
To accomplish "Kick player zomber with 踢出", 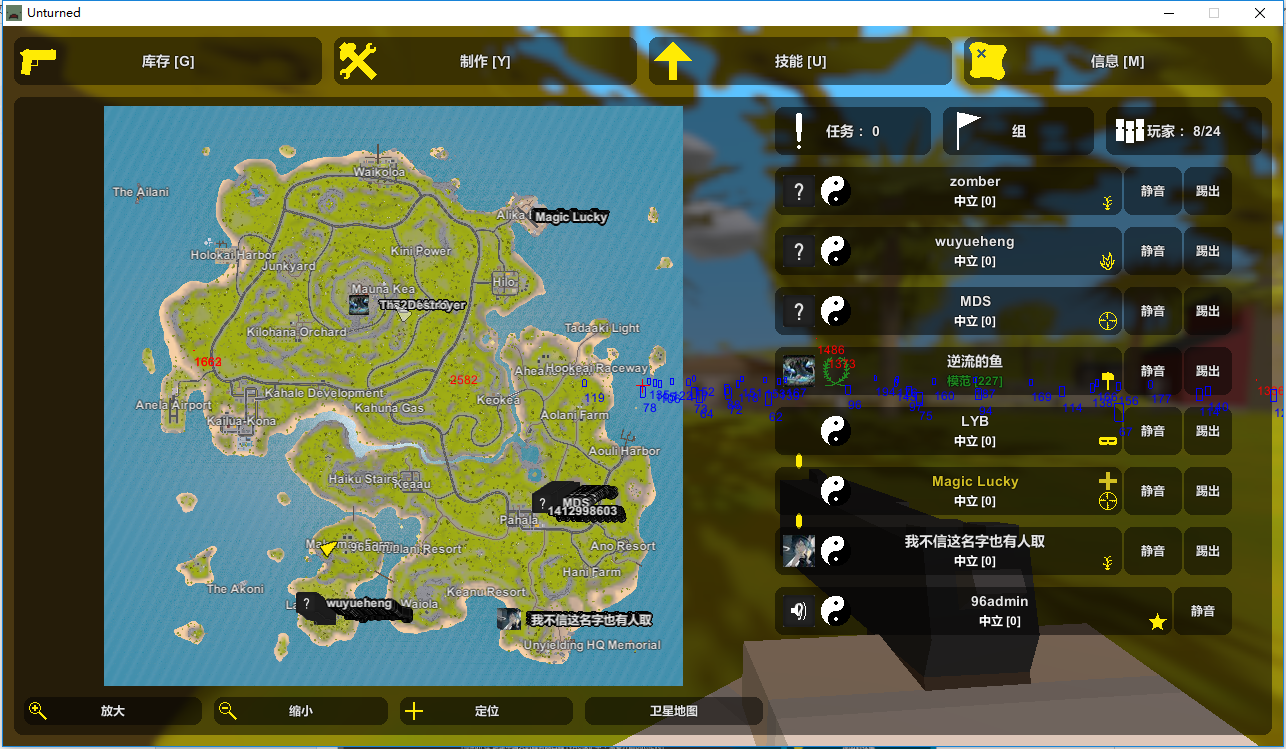I will point(1208,191).
